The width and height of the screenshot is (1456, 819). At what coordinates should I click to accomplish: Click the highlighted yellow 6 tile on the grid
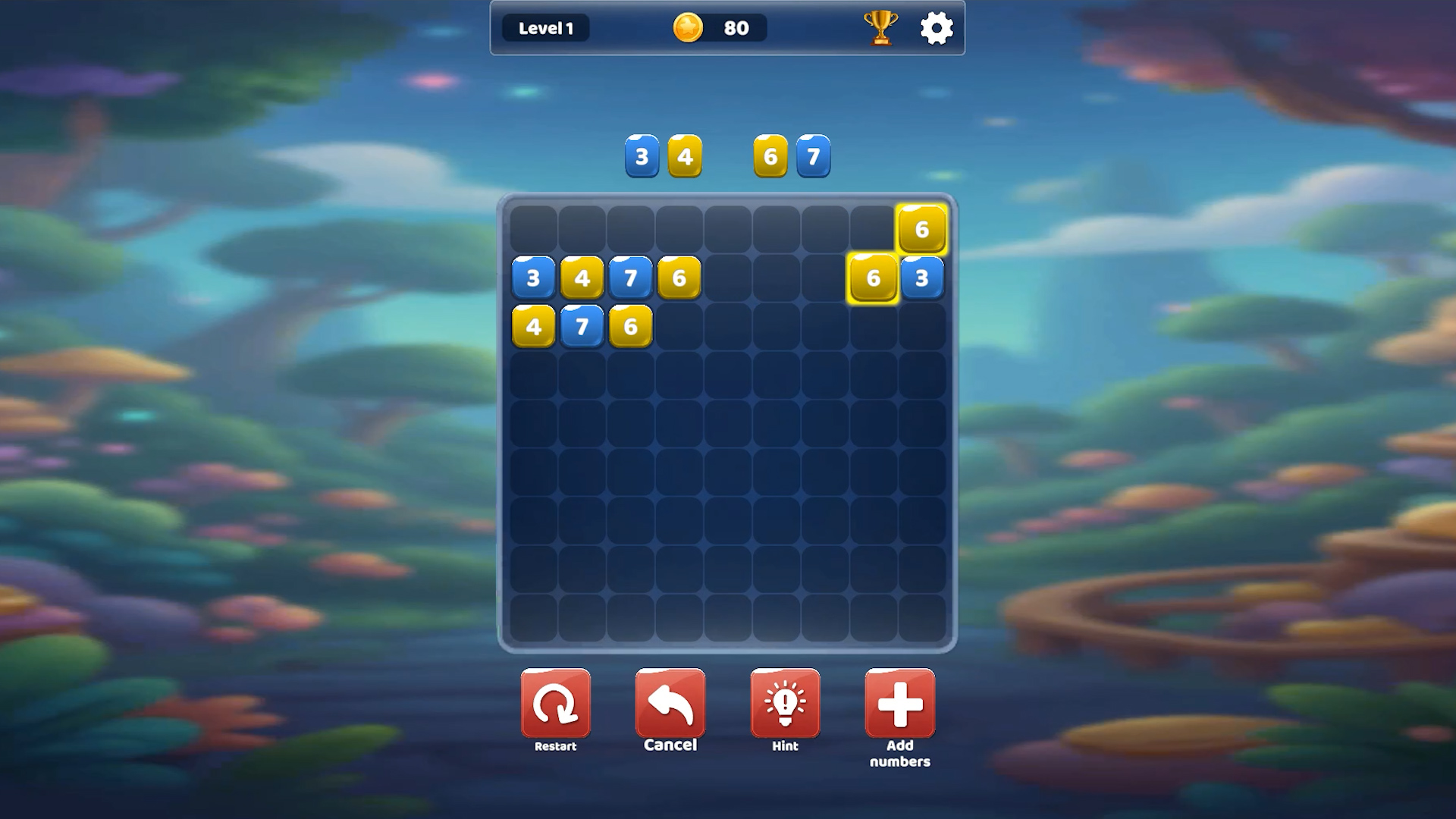(873, 278)
